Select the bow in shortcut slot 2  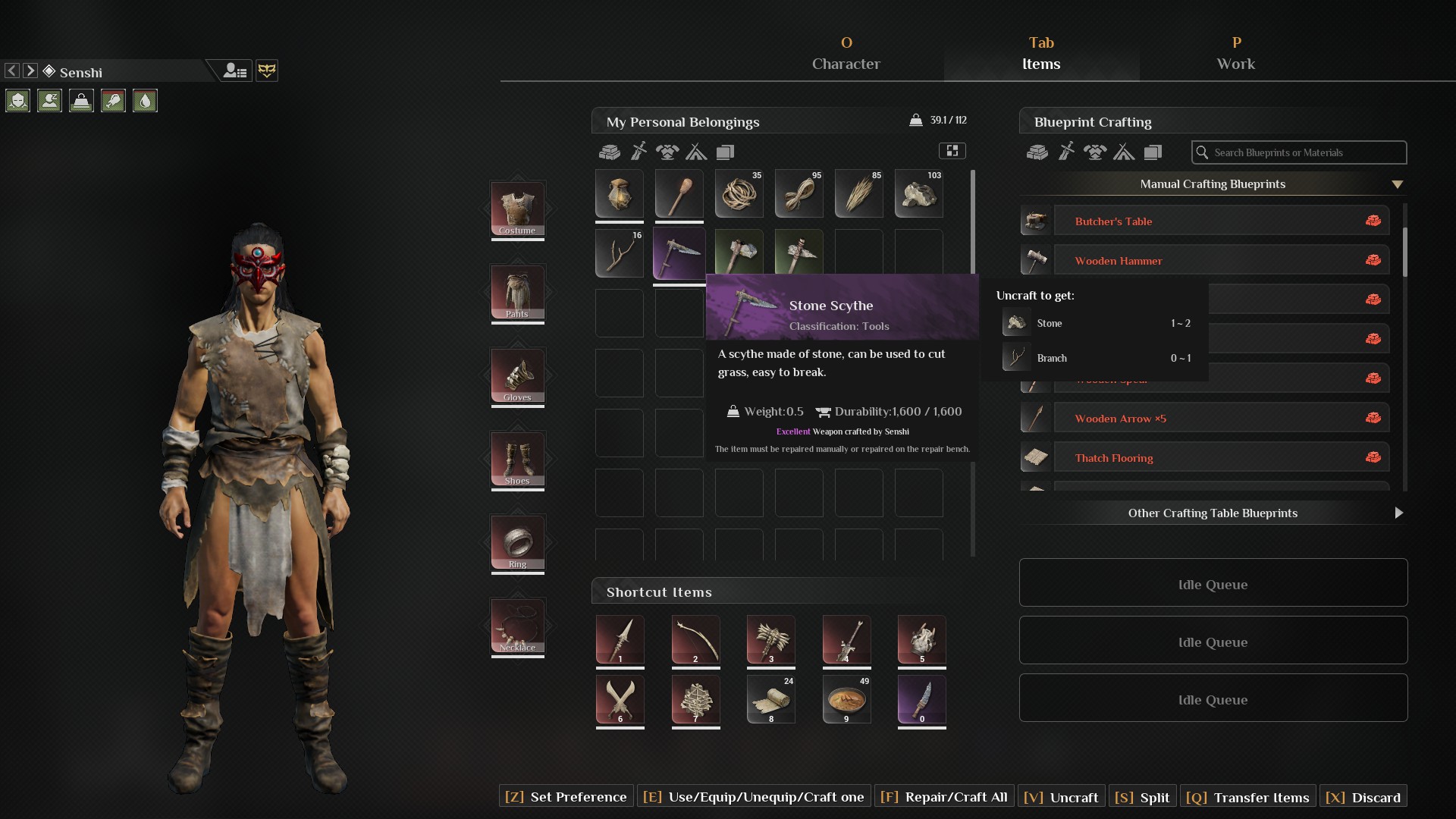coord(695,639)
